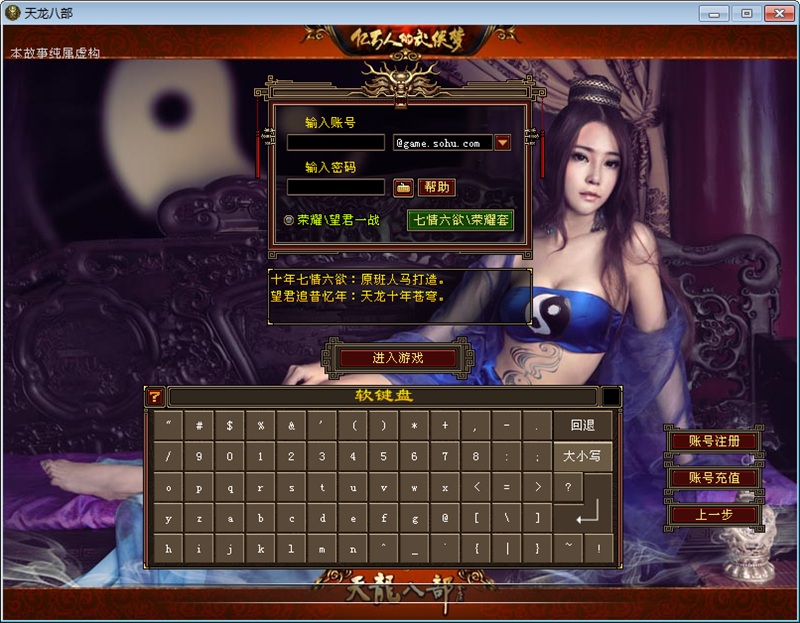Image resolution: width=800 pixels, height=623 pixels.
Task: Toggle the soft keyboard icon beside password
Action: point(403,187)
